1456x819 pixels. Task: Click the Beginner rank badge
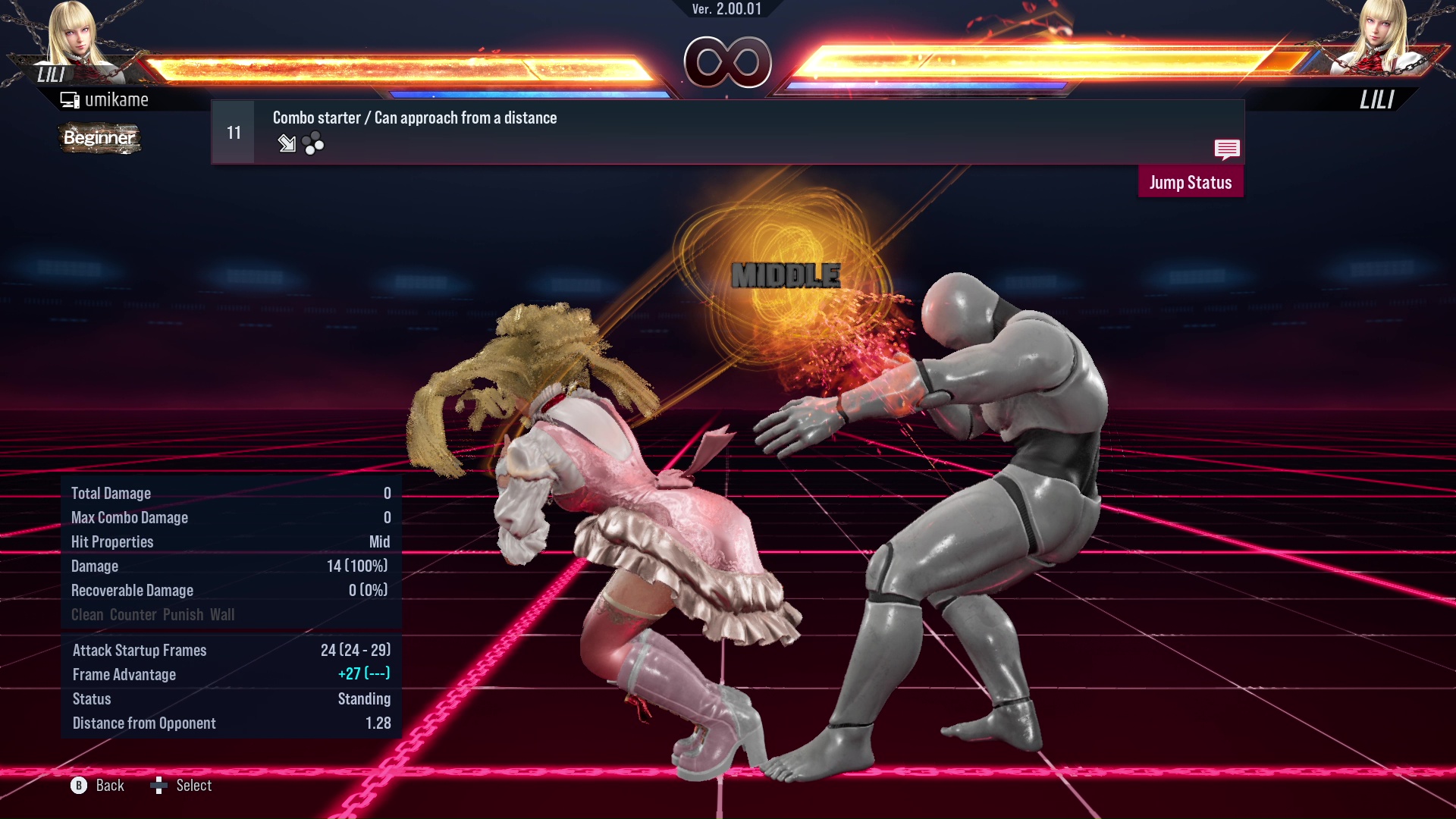pyautogui.click(x=99, y=138)
